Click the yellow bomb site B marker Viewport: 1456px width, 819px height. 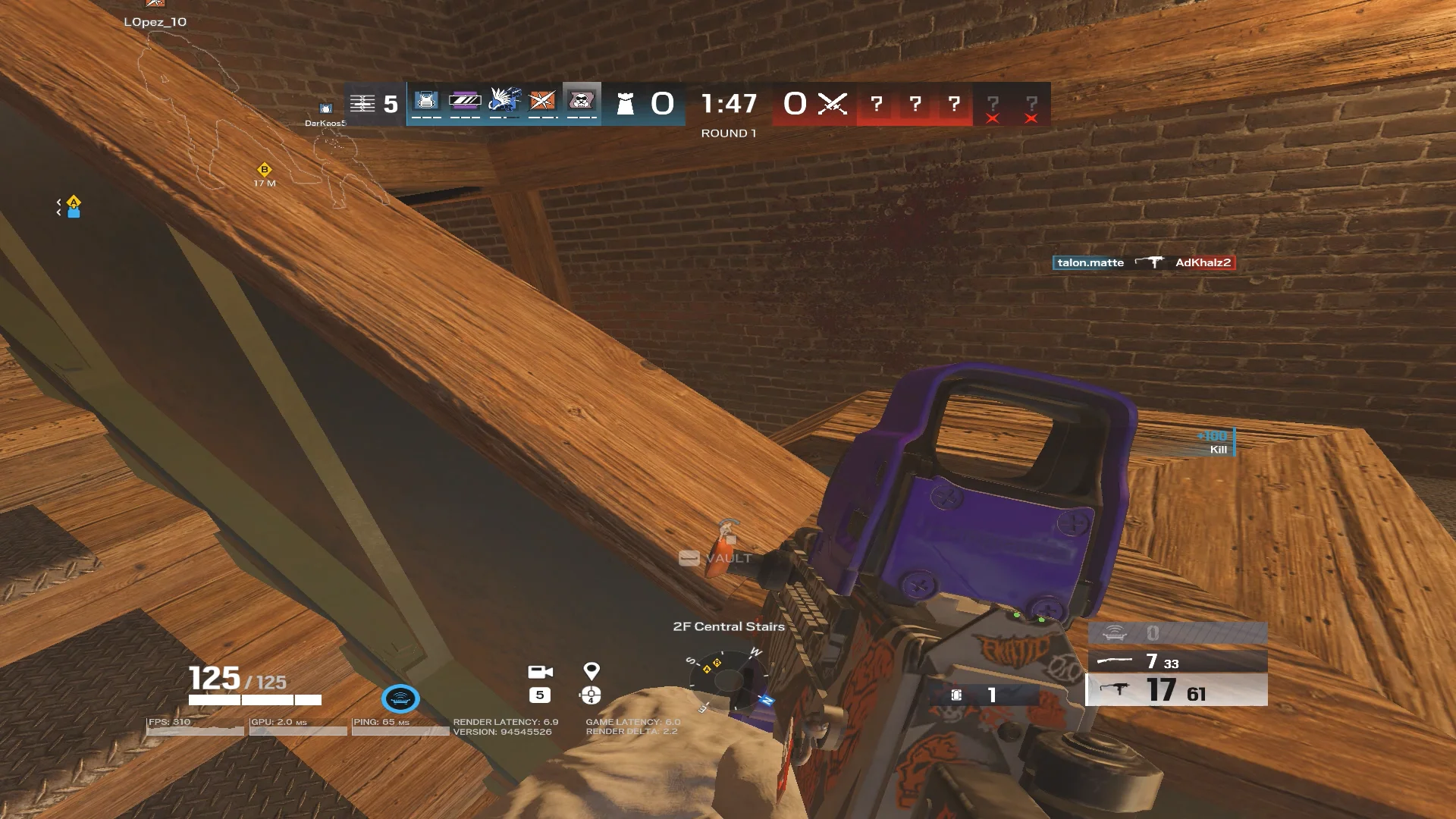(x=264, y=170)
